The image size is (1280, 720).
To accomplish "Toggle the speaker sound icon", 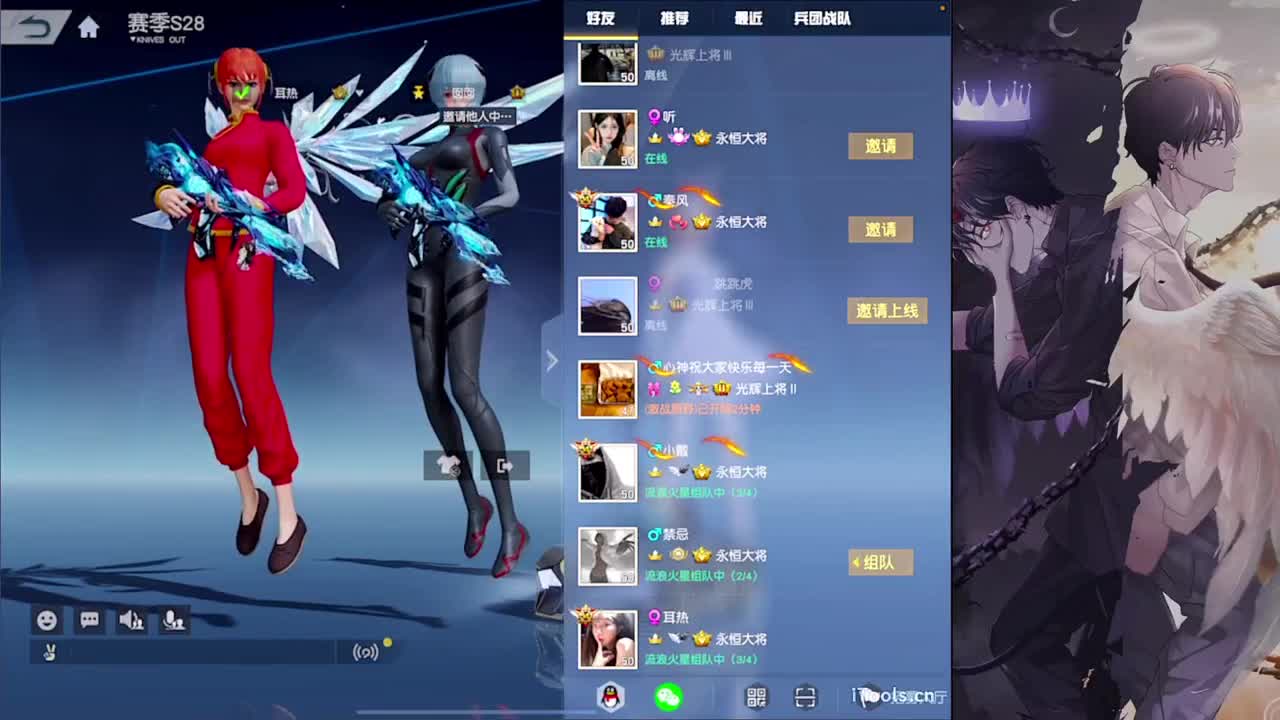I will (132, 620).
